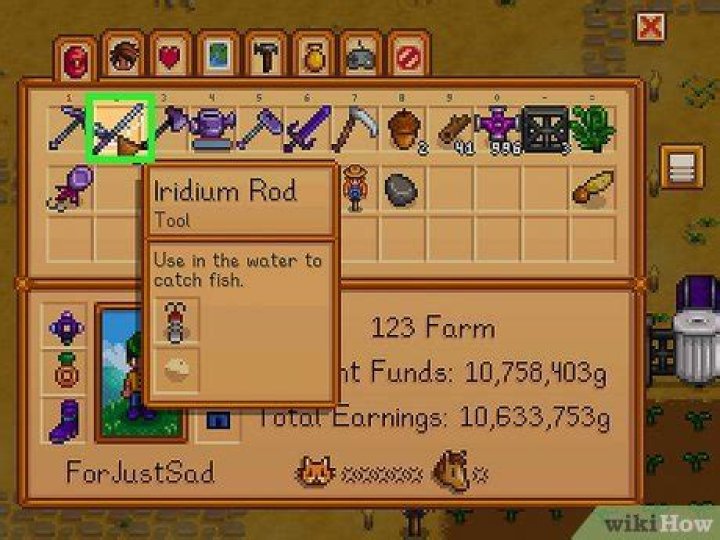Viewport: 720px width, 540px height.
Task: Open the Collections tab with the jar icon
Action: (312, 57)
